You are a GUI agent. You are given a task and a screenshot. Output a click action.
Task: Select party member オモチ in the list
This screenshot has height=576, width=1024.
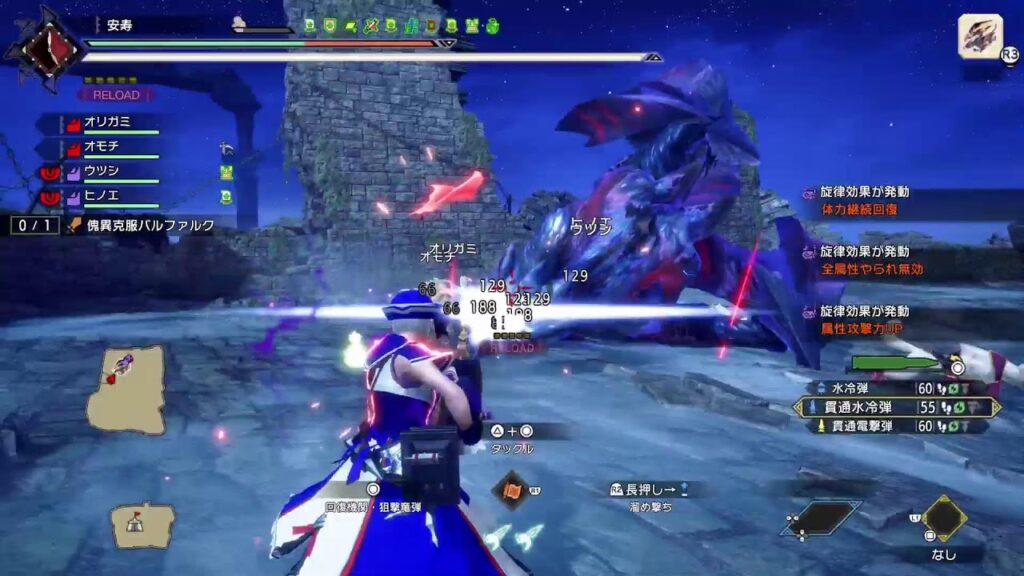pos(106,147)
